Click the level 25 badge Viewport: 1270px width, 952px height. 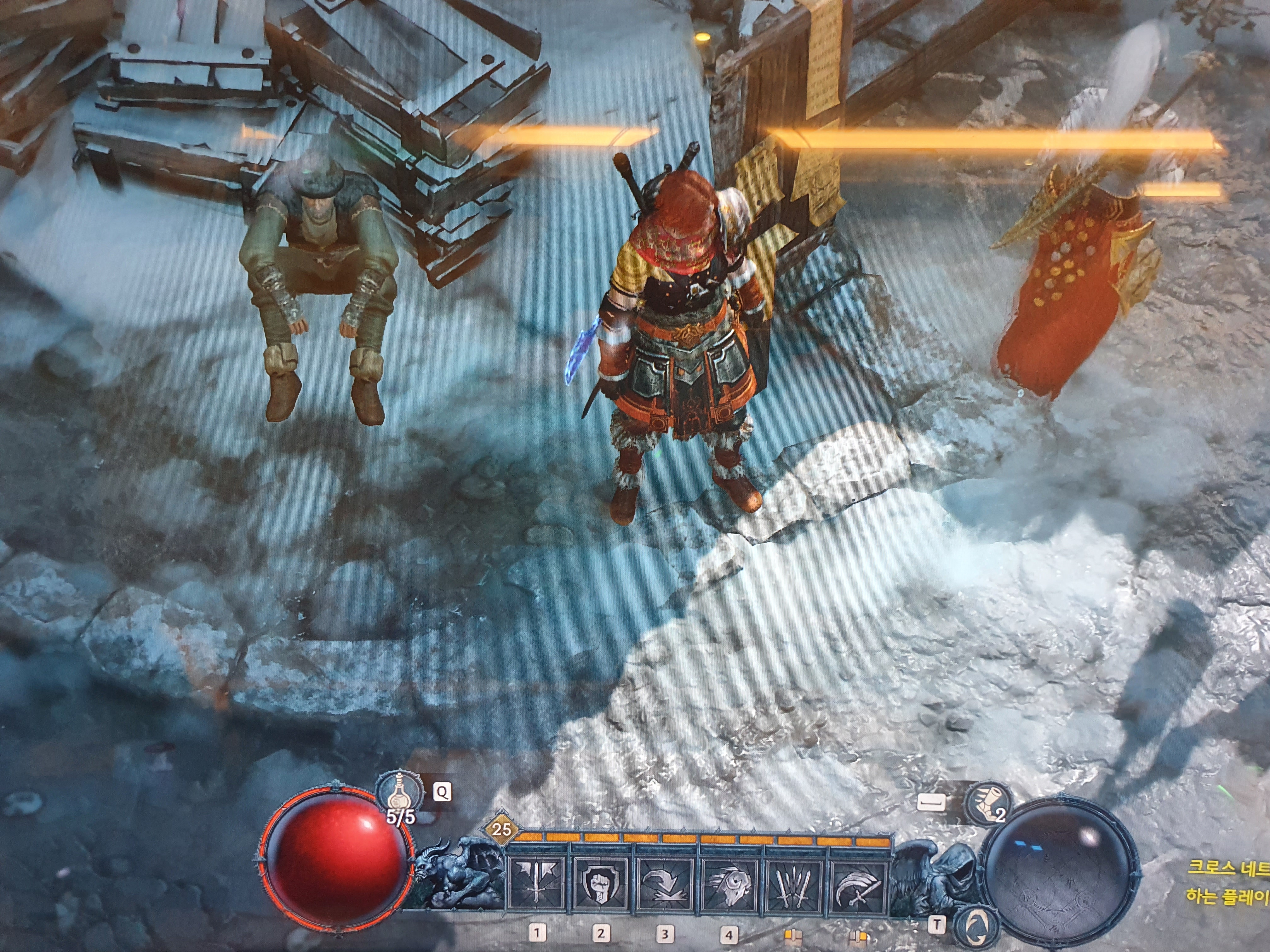[501, 829]
